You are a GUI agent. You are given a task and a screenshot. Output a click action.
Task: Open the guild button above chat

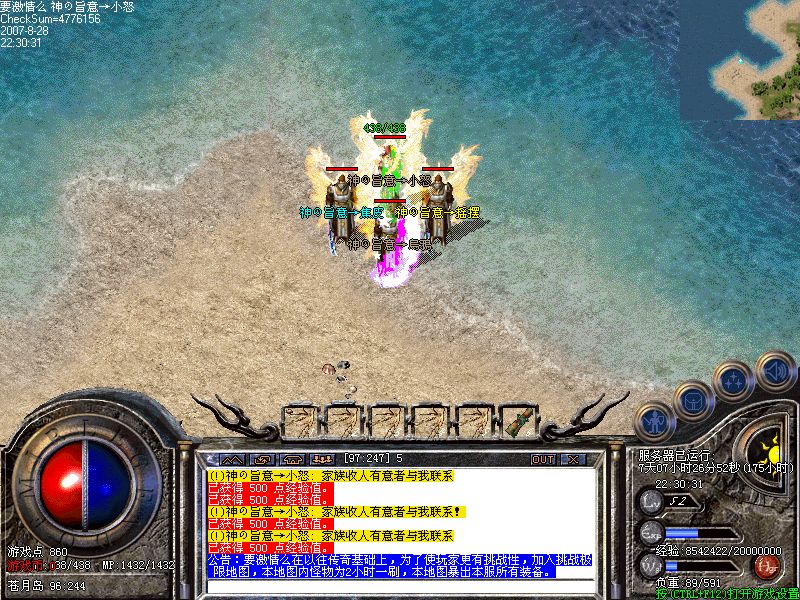[293, 459]
